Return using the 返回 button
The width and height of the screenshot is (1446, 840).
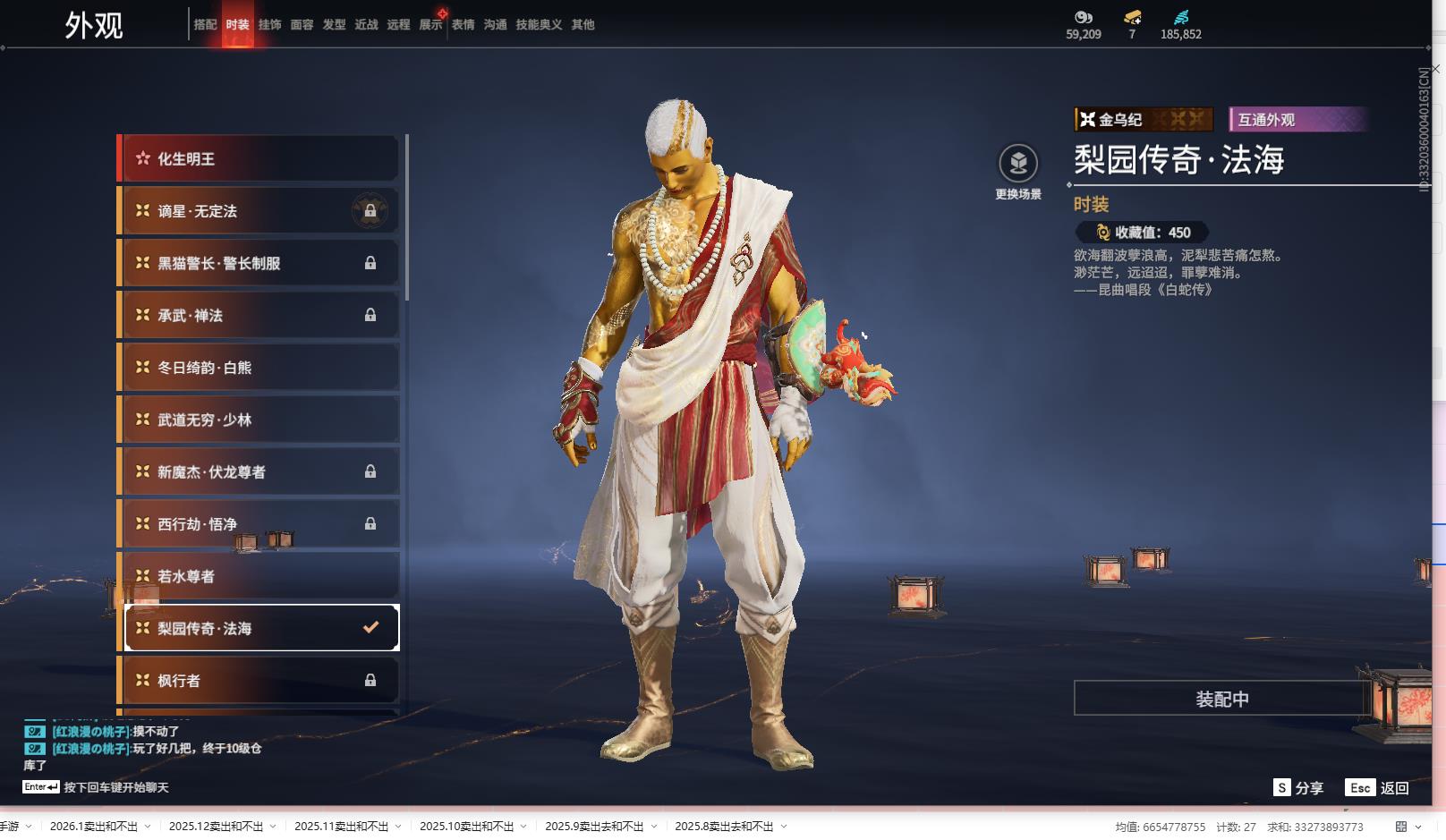(1378, 788)
